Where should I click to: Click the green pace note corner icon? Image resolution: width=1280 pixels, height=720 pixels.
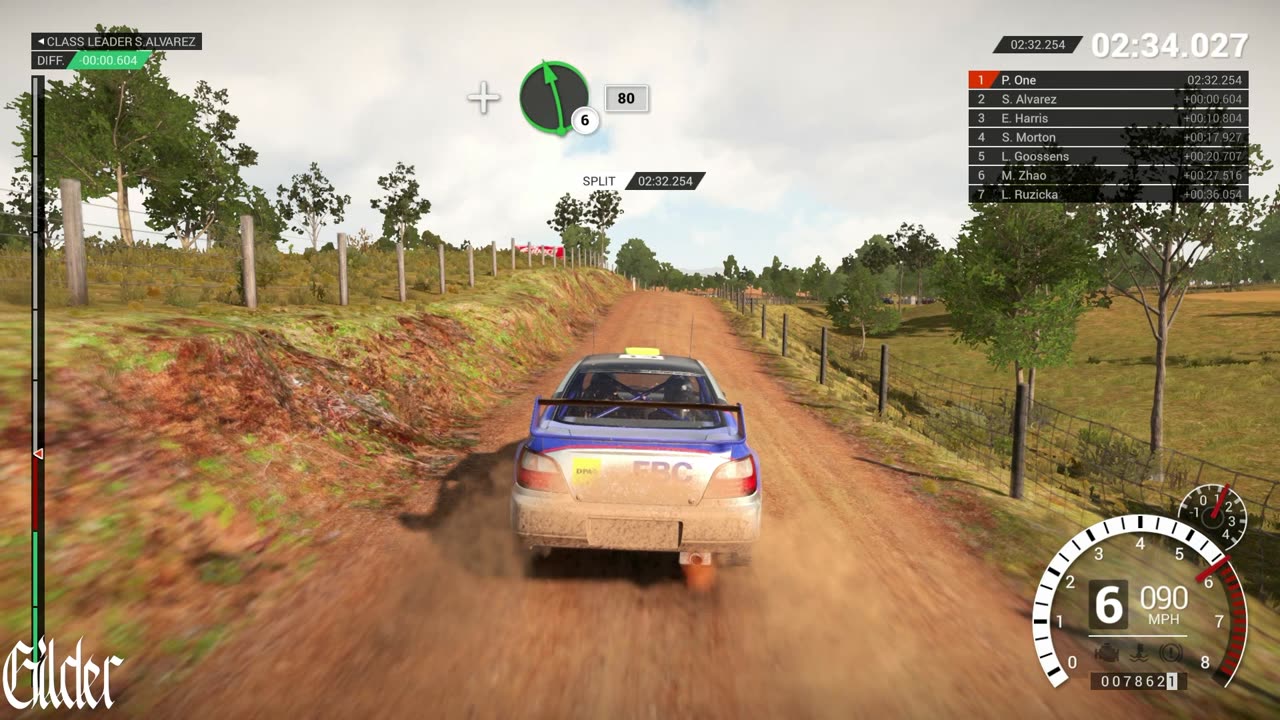[x=553, y=97]
